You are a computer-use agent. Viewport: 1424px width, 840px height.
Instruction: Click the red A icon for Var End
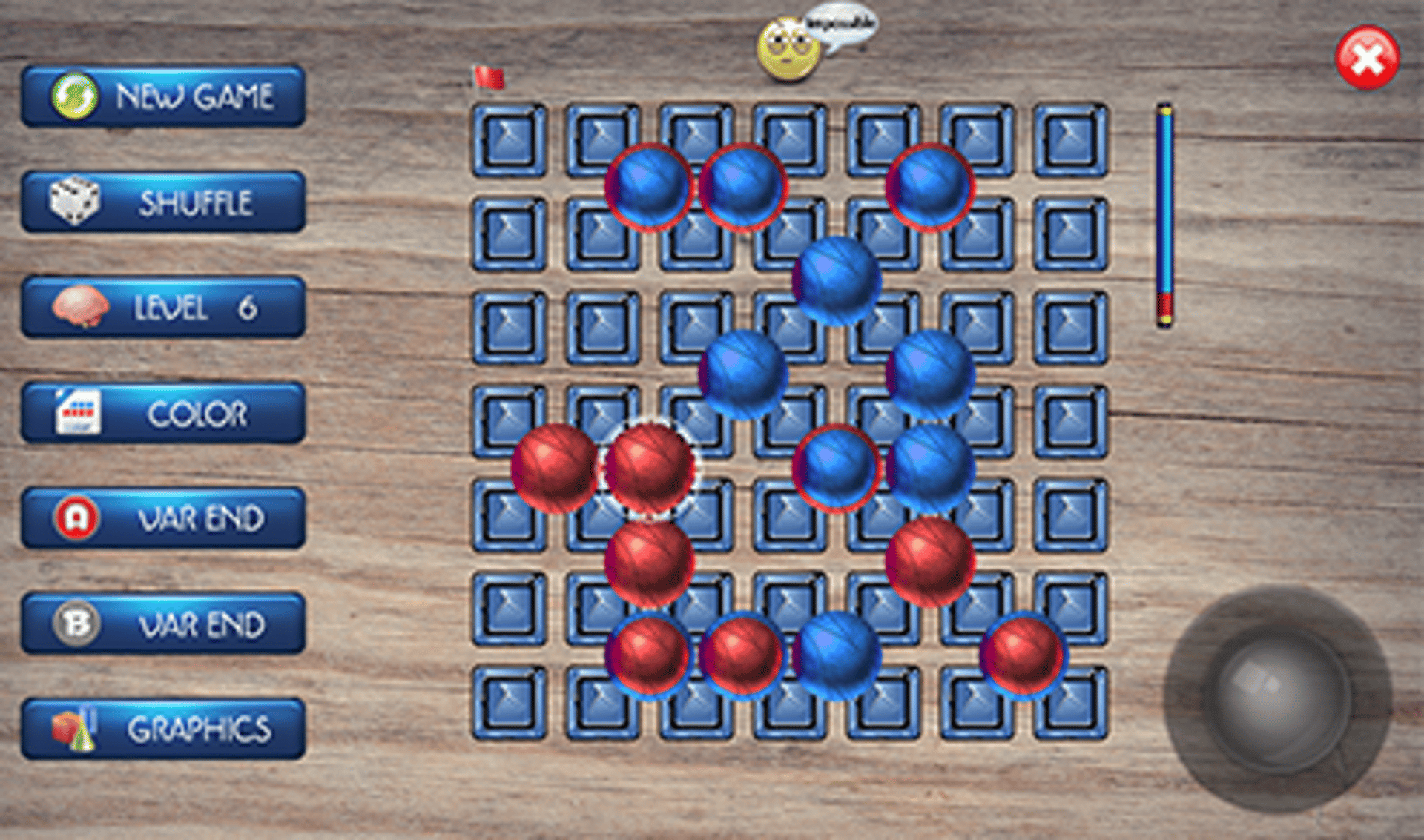click(x=77, y=519)
